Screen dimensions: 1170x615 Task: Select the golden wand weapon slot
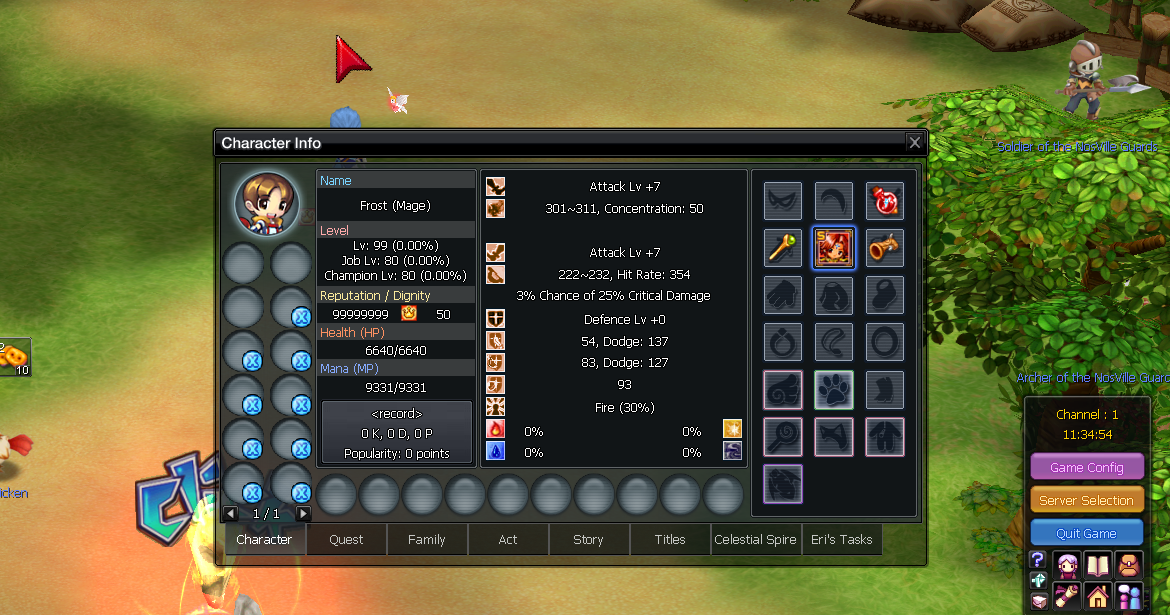pos(783,249)
